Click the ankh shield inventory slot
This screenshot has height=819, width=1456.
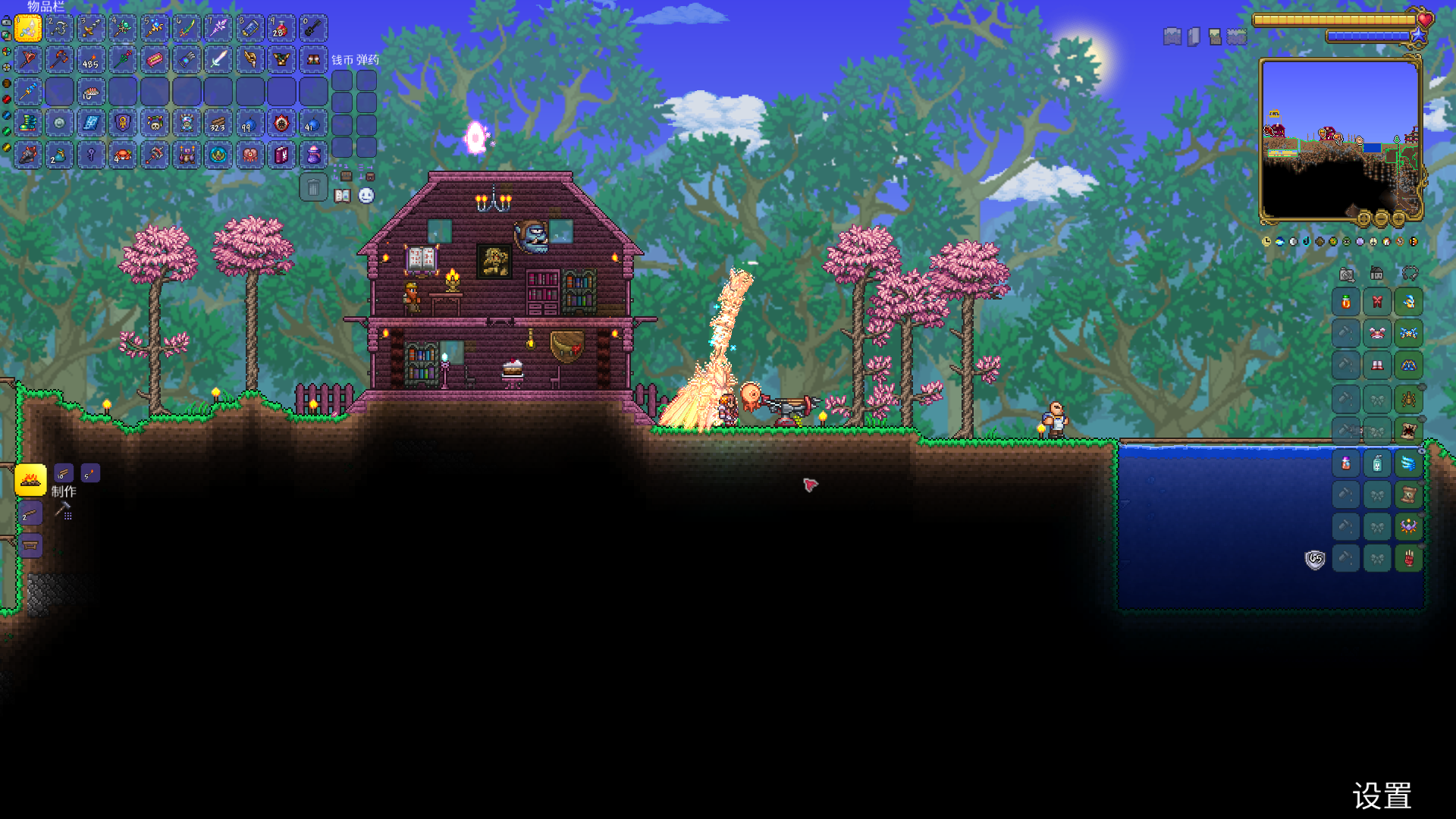point(123,123)
